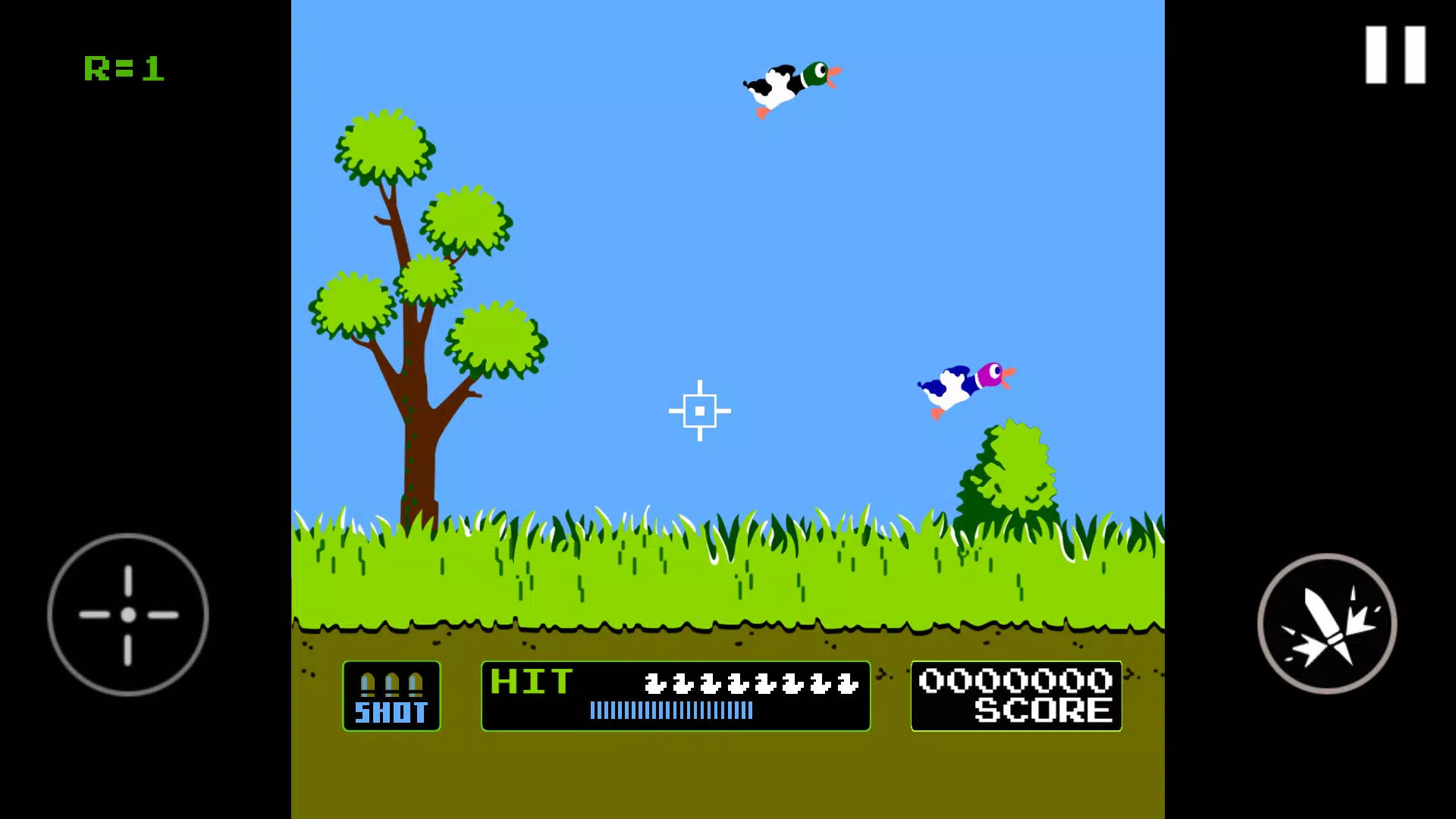1456x819 pixels.
Task: Tap the blue hit progress bar under the ducks
Action: click(670, 711)
